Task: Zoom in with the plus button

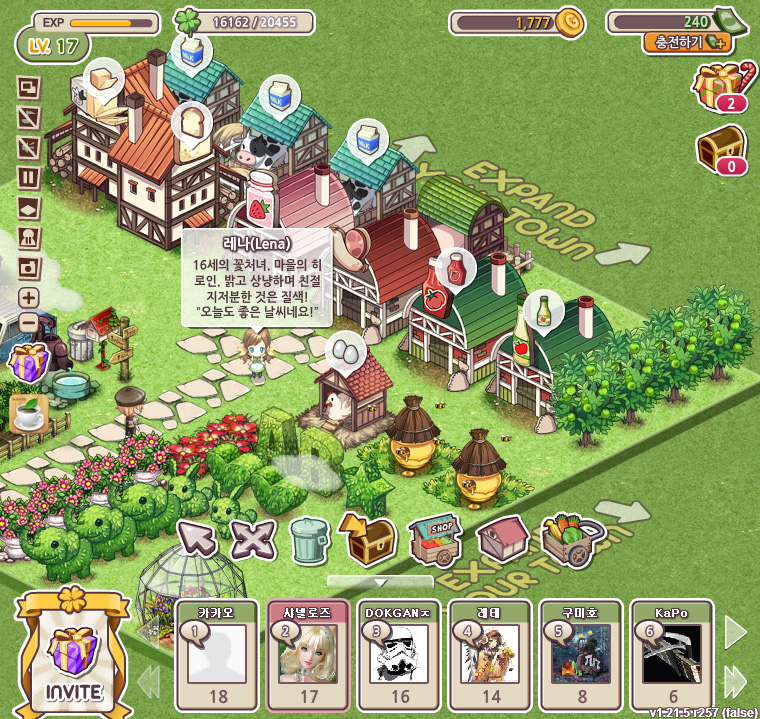Action: point(29,297)
